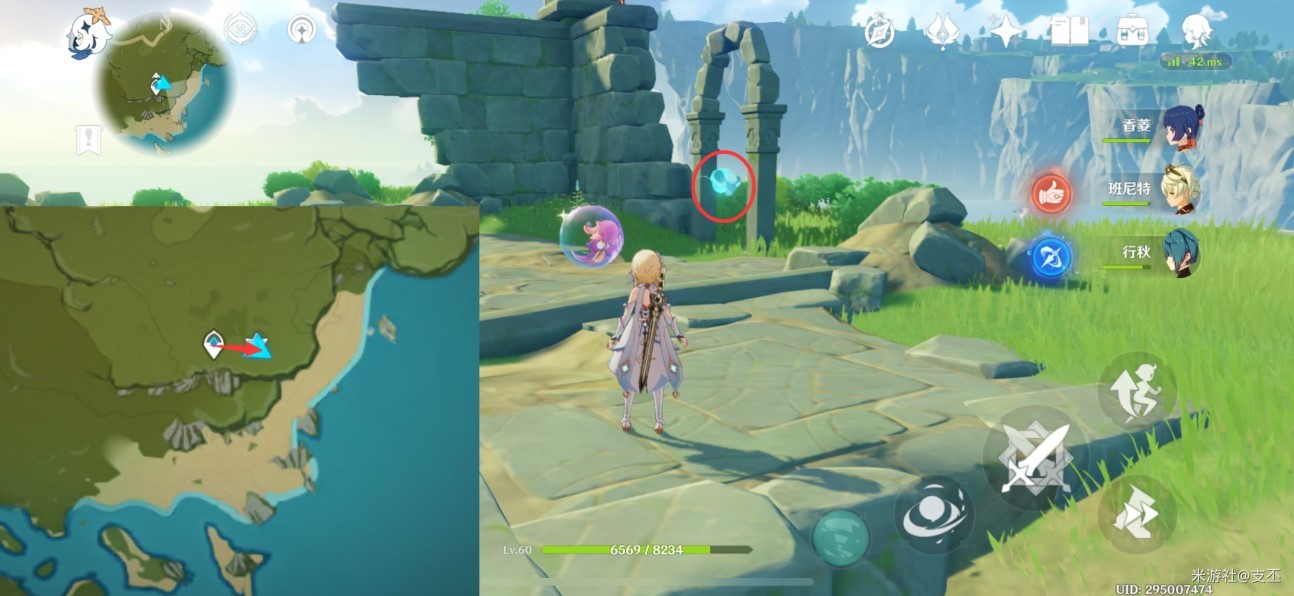The height and width of the screenshot is (596, 1294).
Task: Tap the red thumbs-up hand button
Action: [1051, 193]
